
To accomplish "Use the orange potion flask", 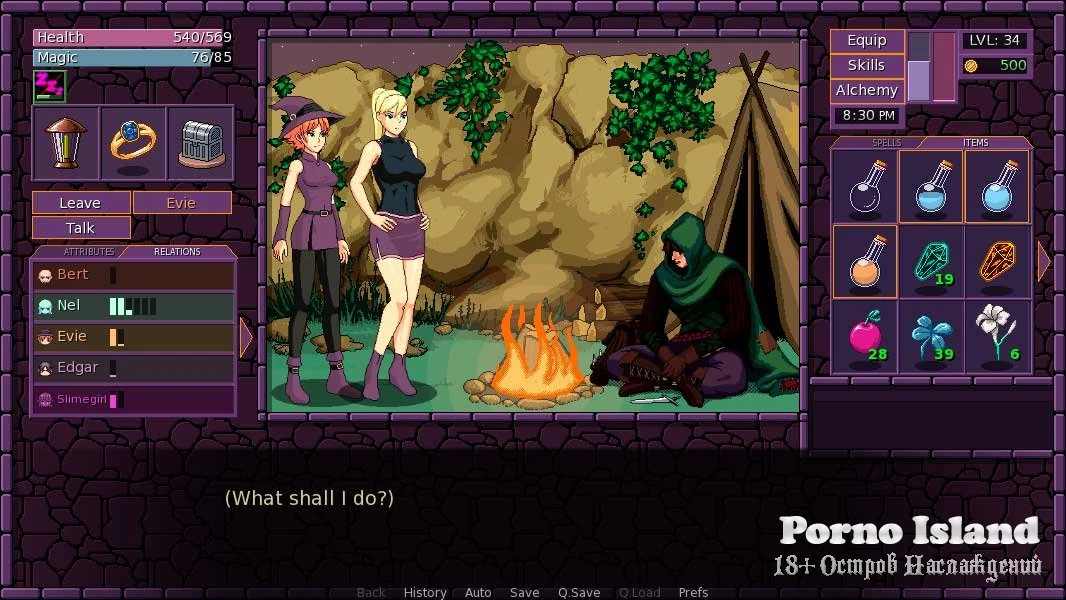I will point(864,261).
